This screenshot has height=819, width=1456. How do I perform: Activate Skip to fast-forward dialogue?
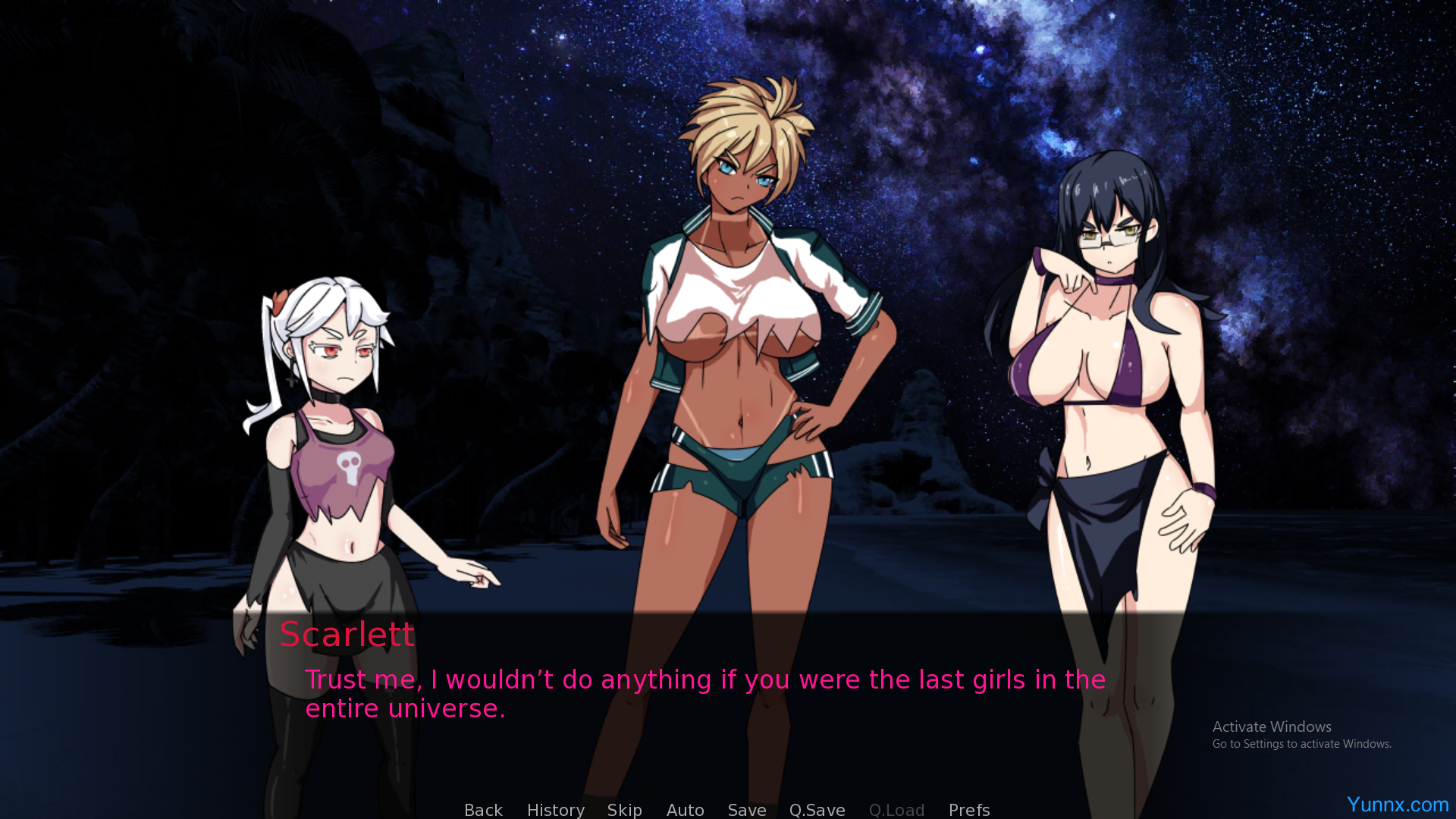624,809
